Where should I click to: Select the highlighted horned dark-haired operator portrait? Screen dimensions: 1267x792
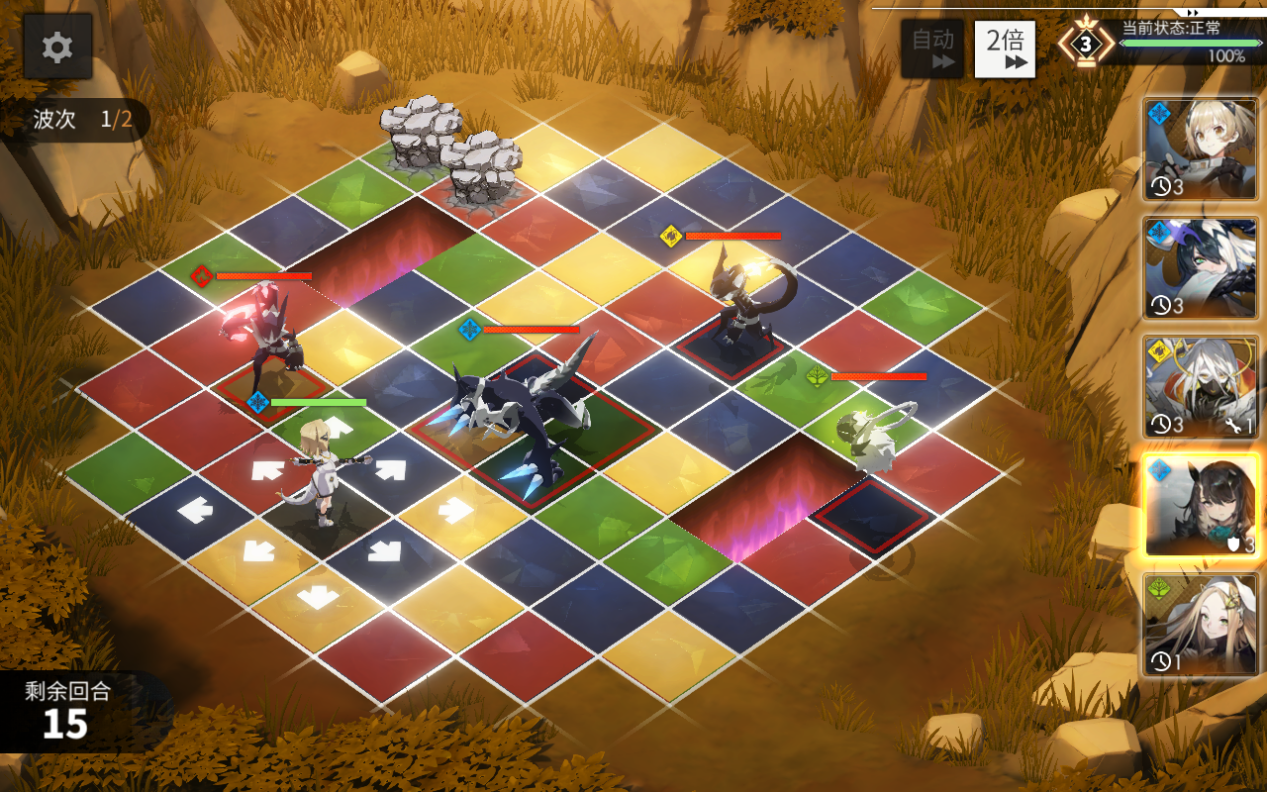(1200, 505)
